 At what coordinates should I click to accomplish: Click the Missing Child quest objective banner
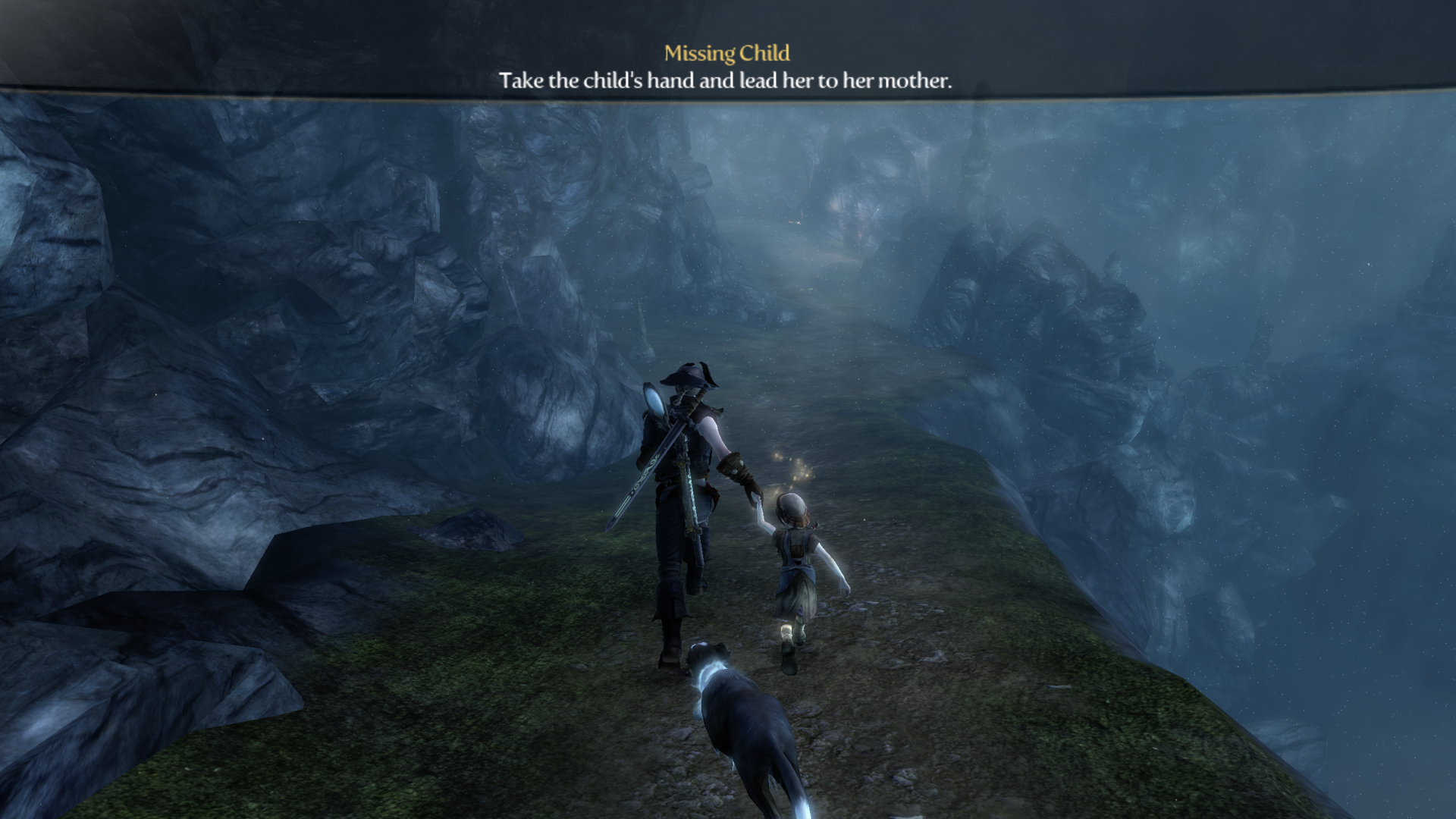coord(726,67)
